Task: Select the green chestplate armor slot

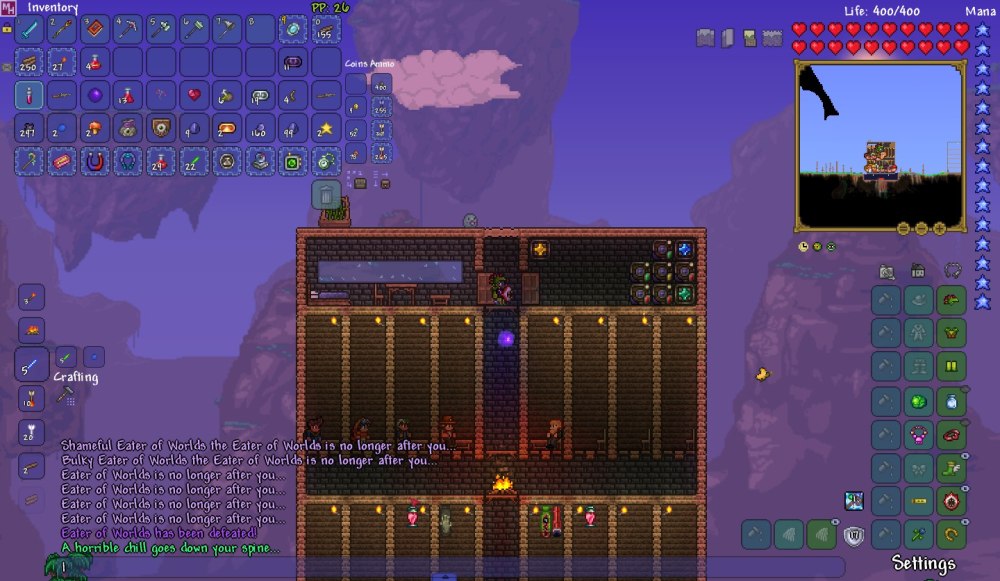Action: pyautogui.click(x=952, y=333)
